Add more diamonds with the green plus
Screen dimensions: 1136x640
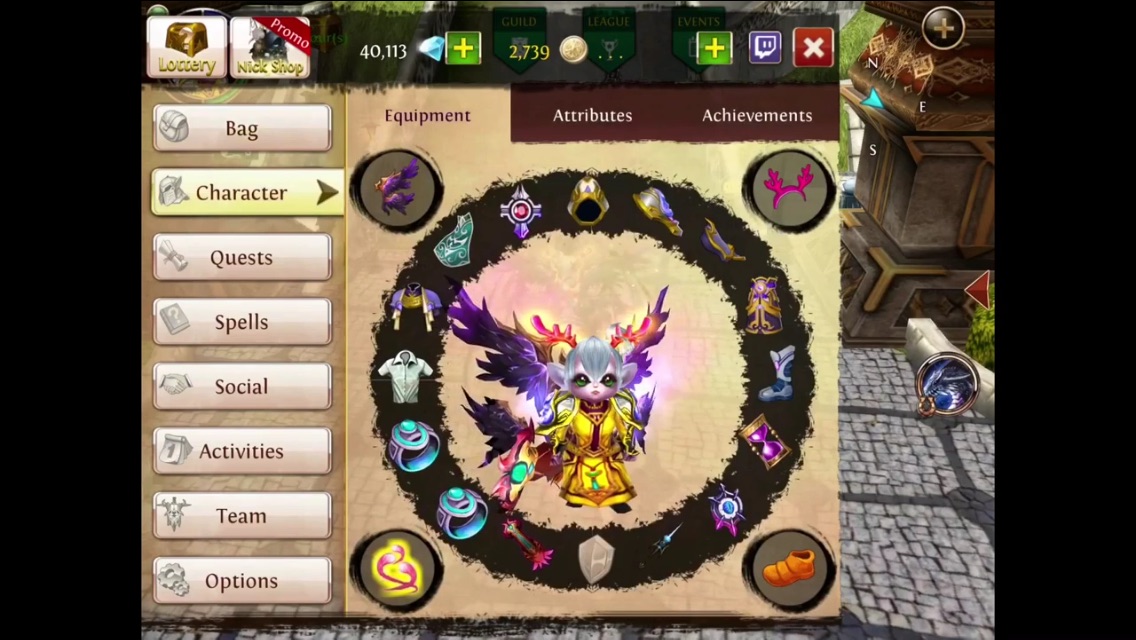click(x=463, y=48)
